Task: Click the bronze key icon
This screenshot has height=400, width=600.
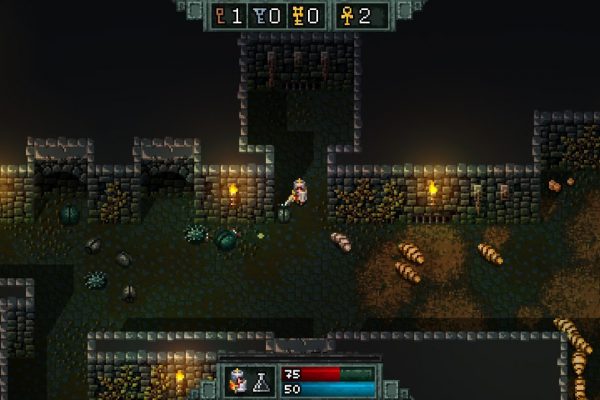Action: [222, 15]
